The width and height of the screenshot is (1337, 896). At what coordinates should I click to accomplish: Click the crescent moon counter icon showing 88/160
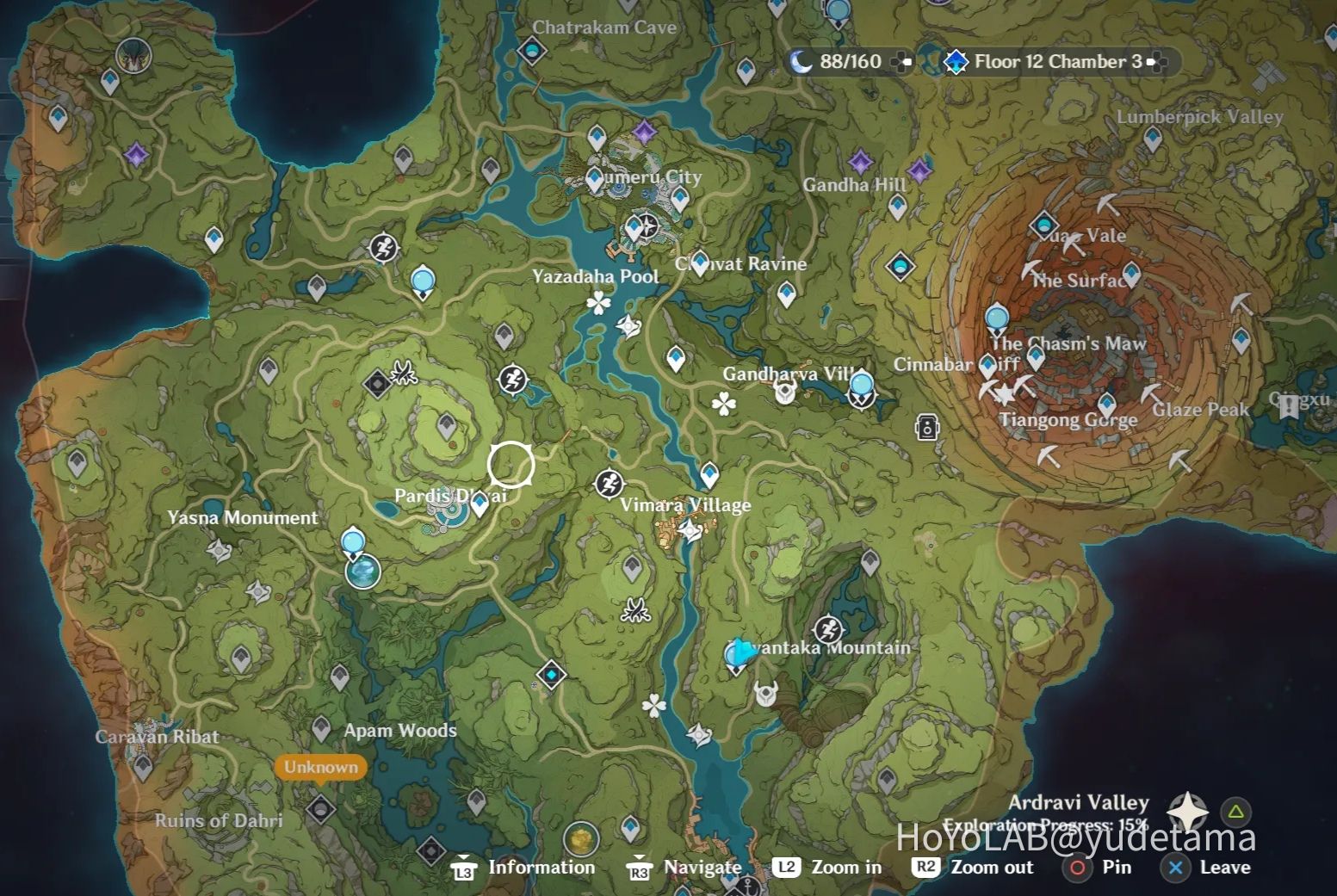click(x=801, y=61)
